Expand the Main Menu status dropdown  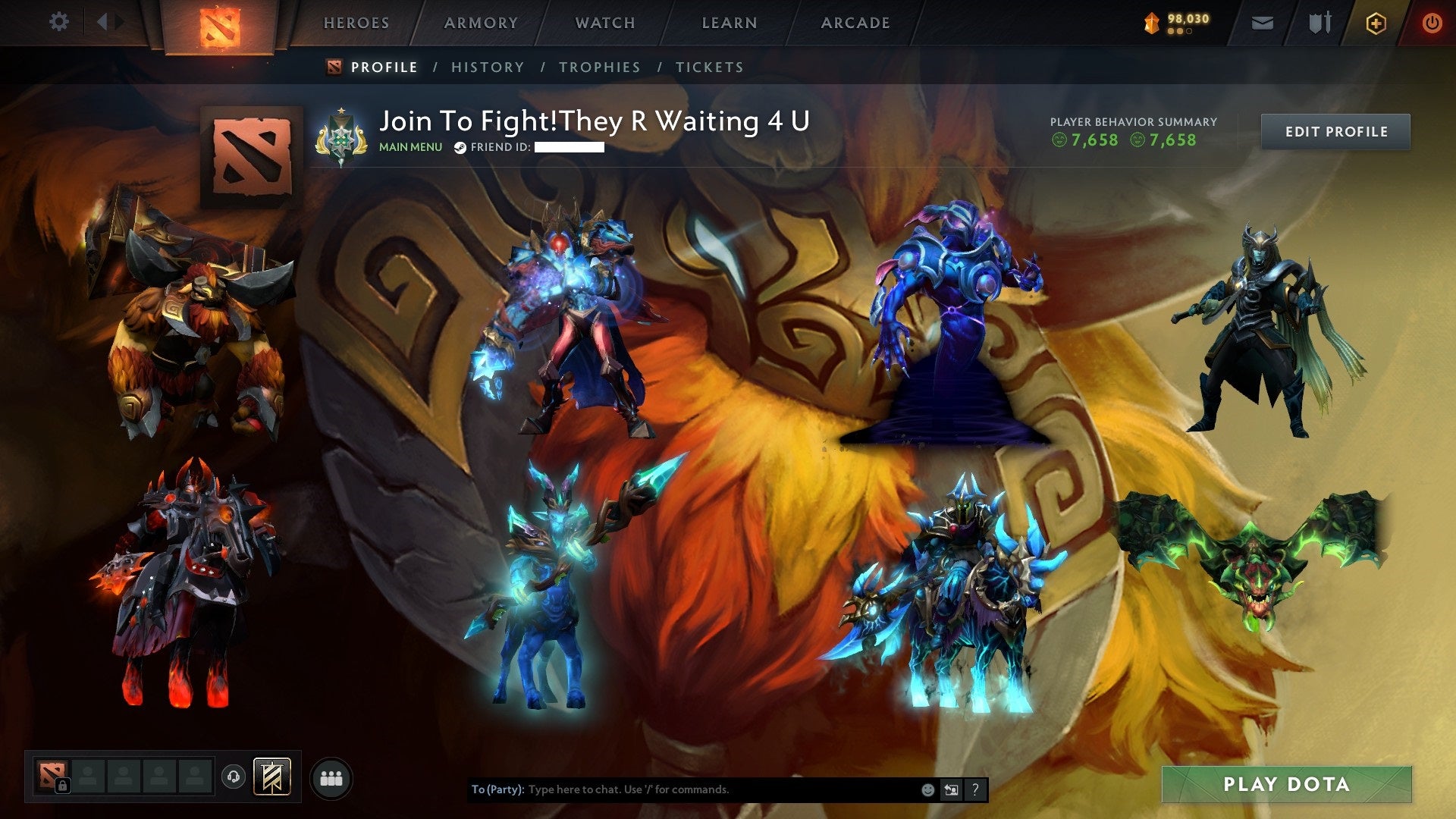coord(411,147)
